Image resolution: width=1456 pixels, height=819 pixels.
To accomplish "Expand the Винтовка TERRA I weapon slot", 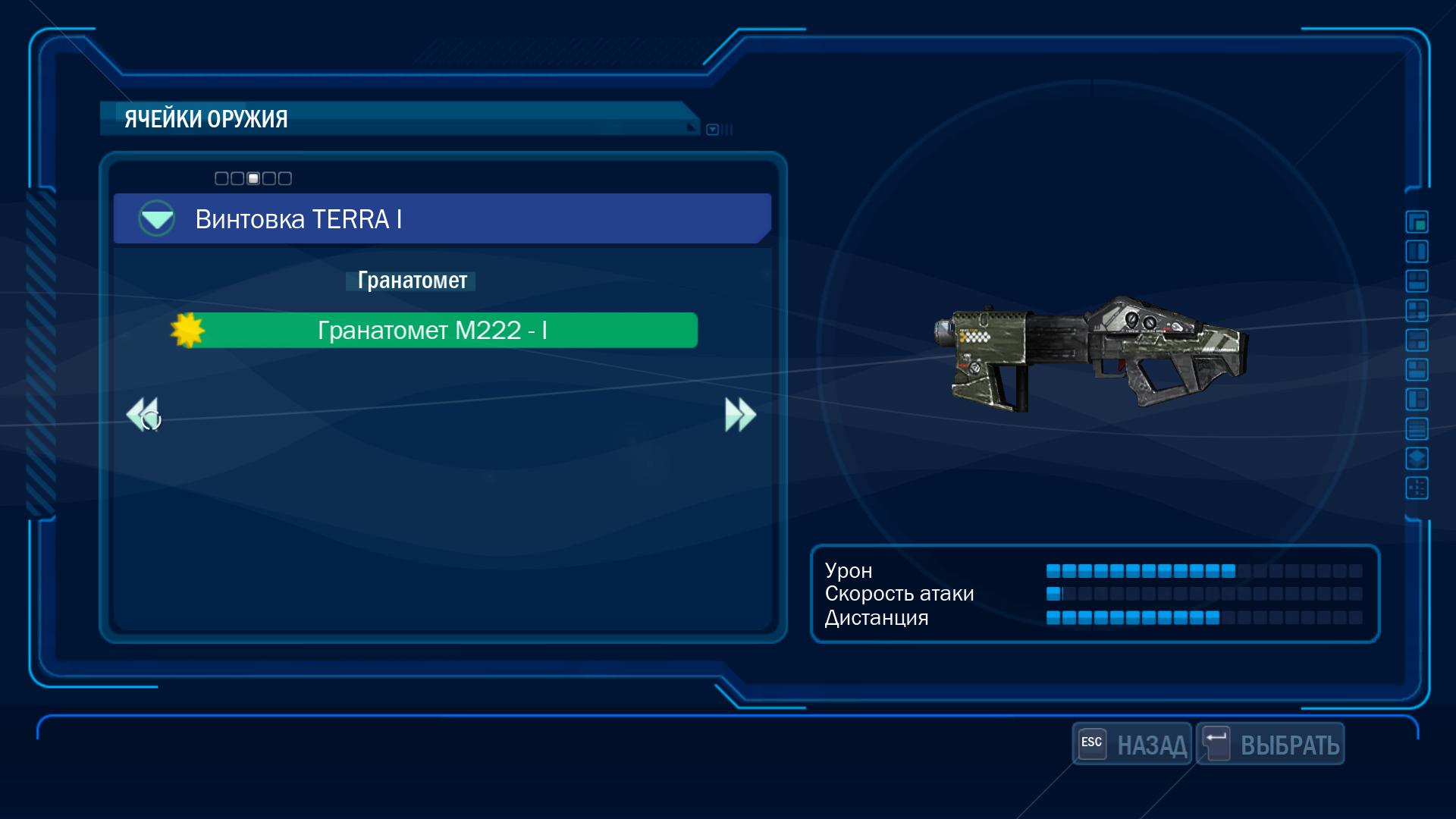I will (157, 218).
